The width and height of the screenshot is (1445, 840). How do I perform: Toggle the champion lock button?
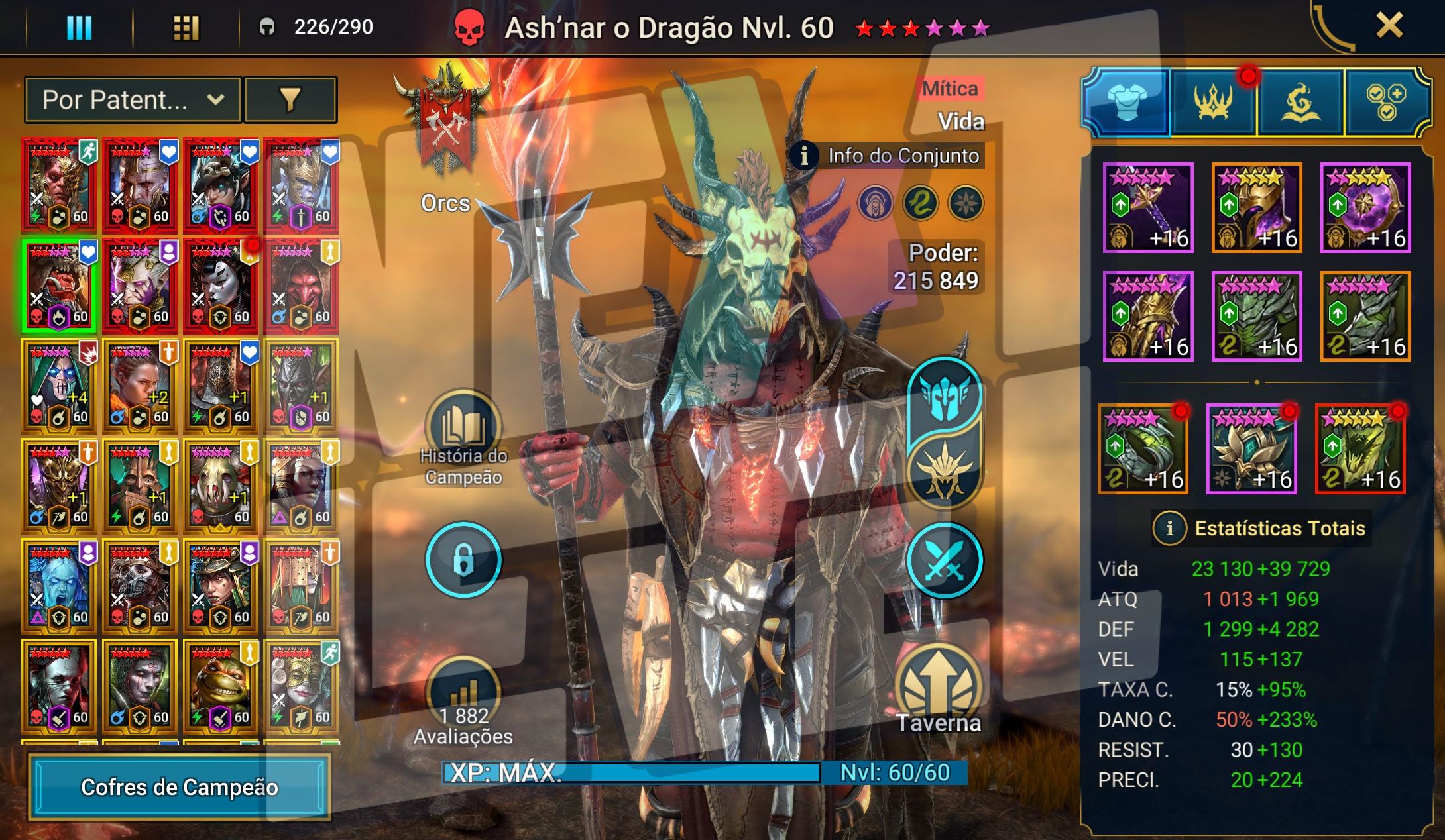[x=463, y=560]
